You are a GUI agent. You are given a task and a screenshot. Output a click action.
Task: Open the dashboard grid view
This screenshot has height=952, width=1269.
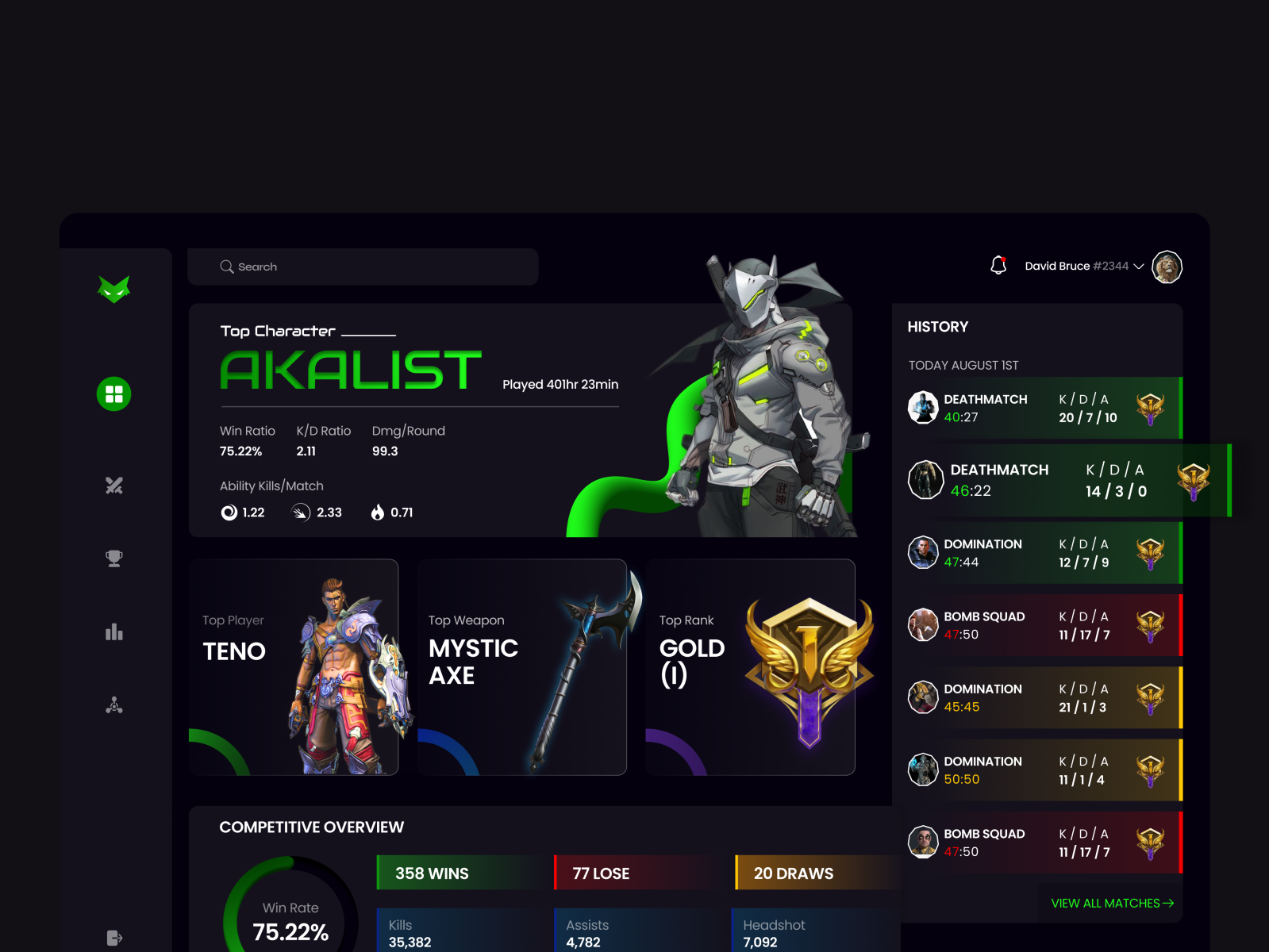click(113, 394)
